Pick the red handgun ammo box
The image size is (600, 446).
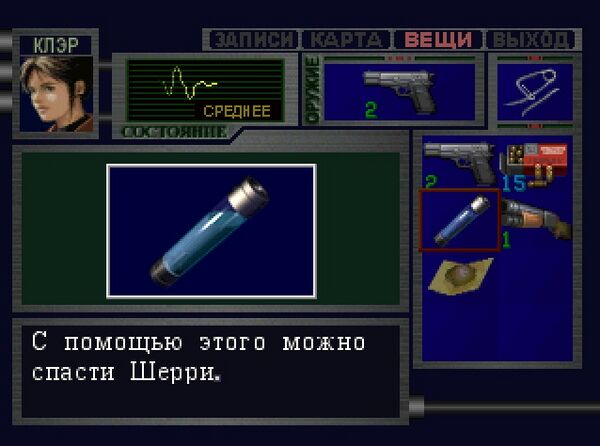pos(535,160)
